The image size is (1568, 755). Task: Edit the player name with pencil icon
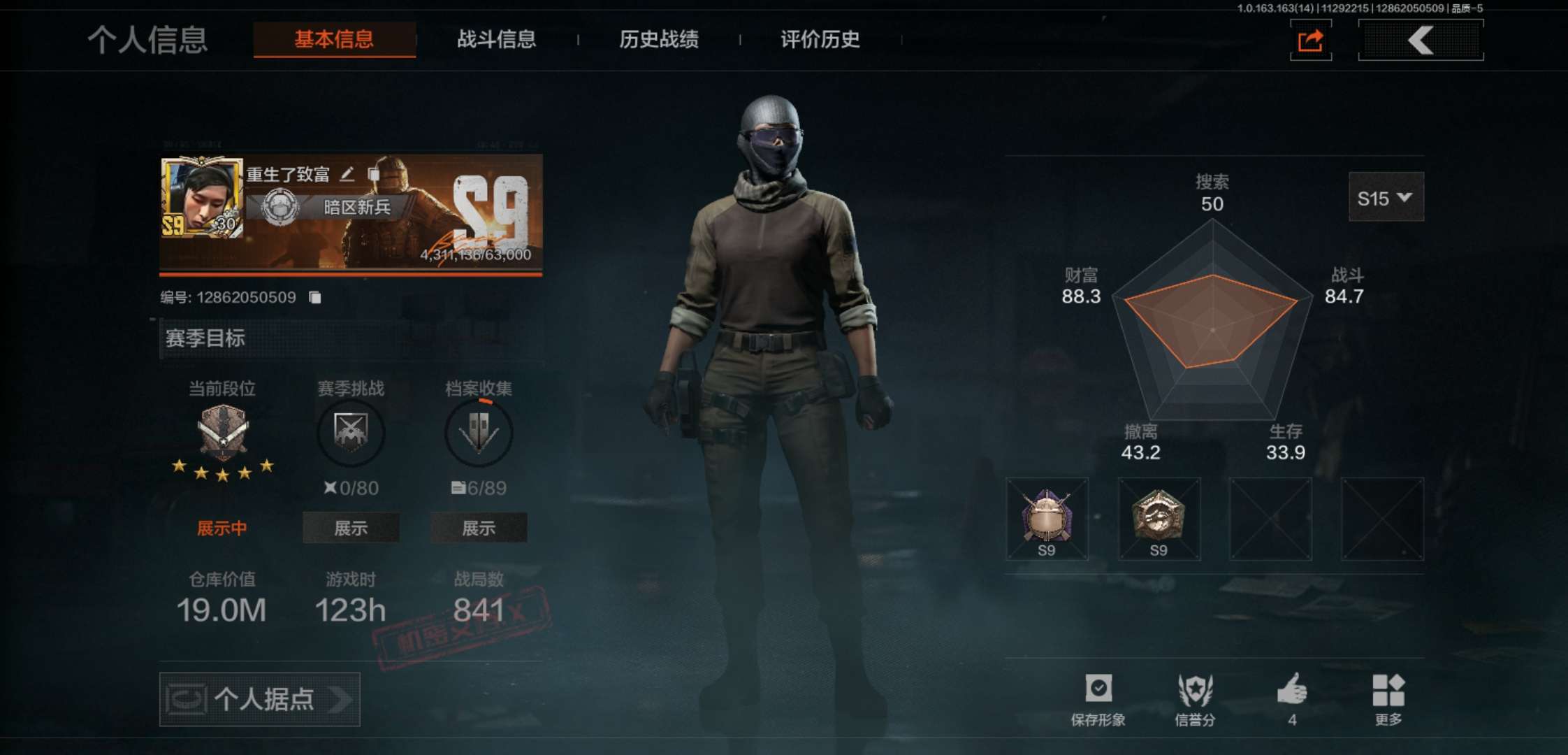(x=347, y=174)
